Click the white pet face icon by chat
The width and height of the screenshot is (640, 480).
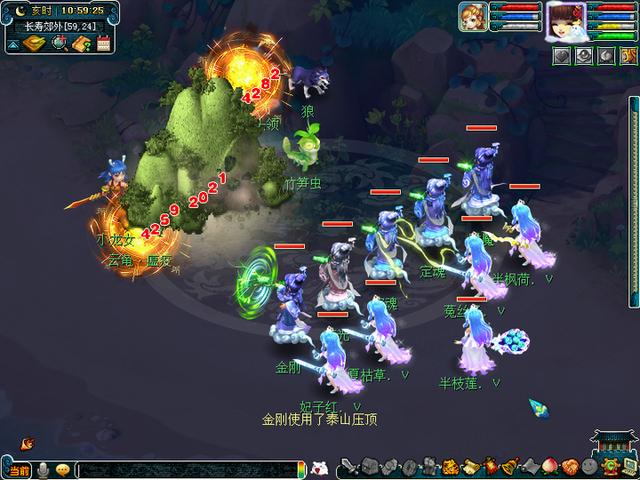(320, 468)
